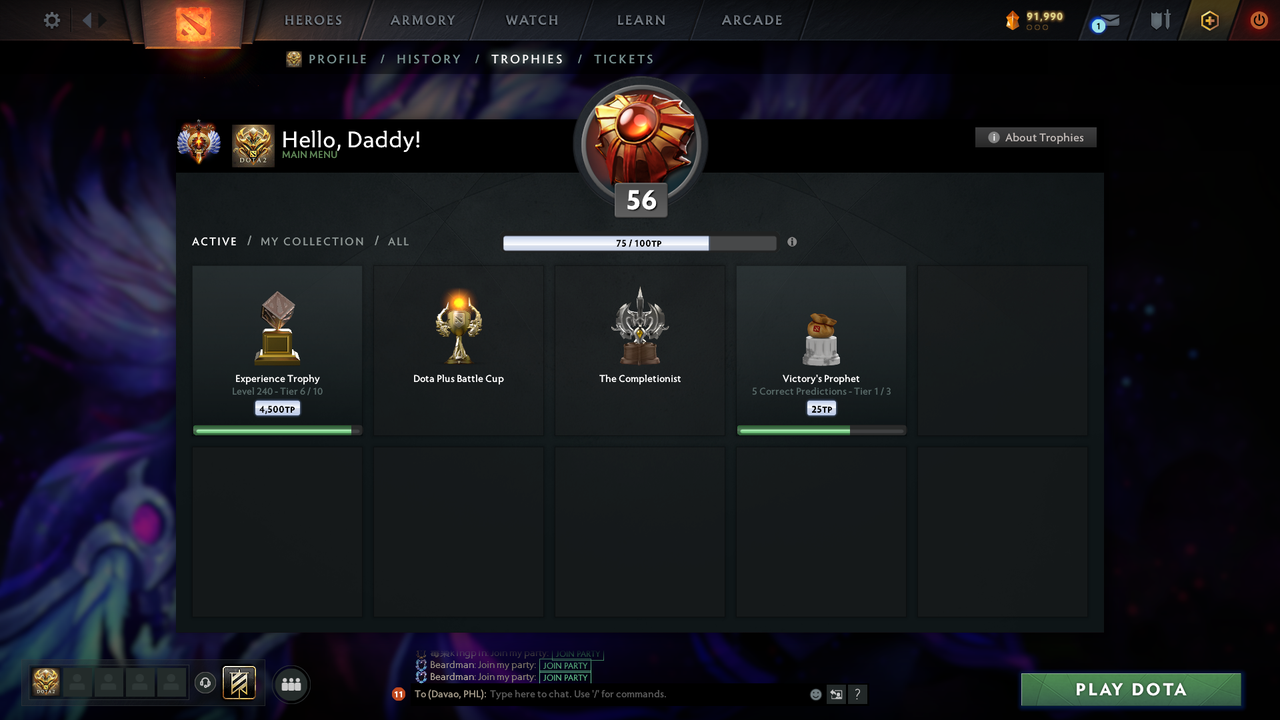View The Completionist trophy
The image size is (1280, 720).
(639, 348)
